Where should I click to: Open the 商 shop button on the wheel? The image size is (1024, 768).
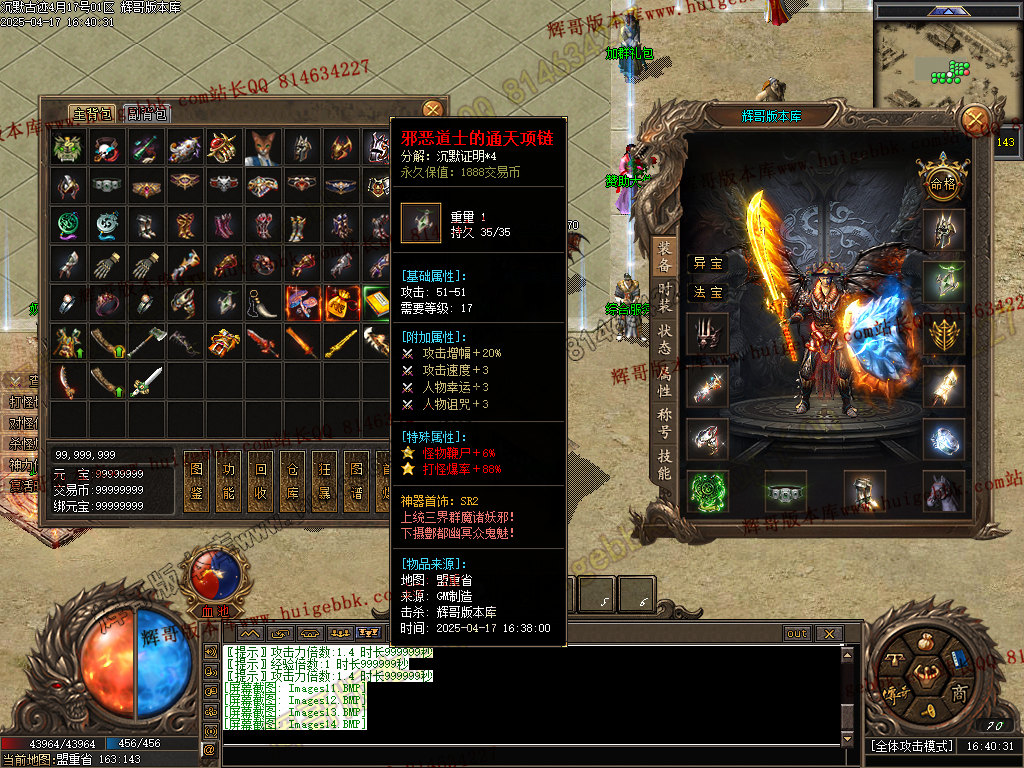click(959, 693)
